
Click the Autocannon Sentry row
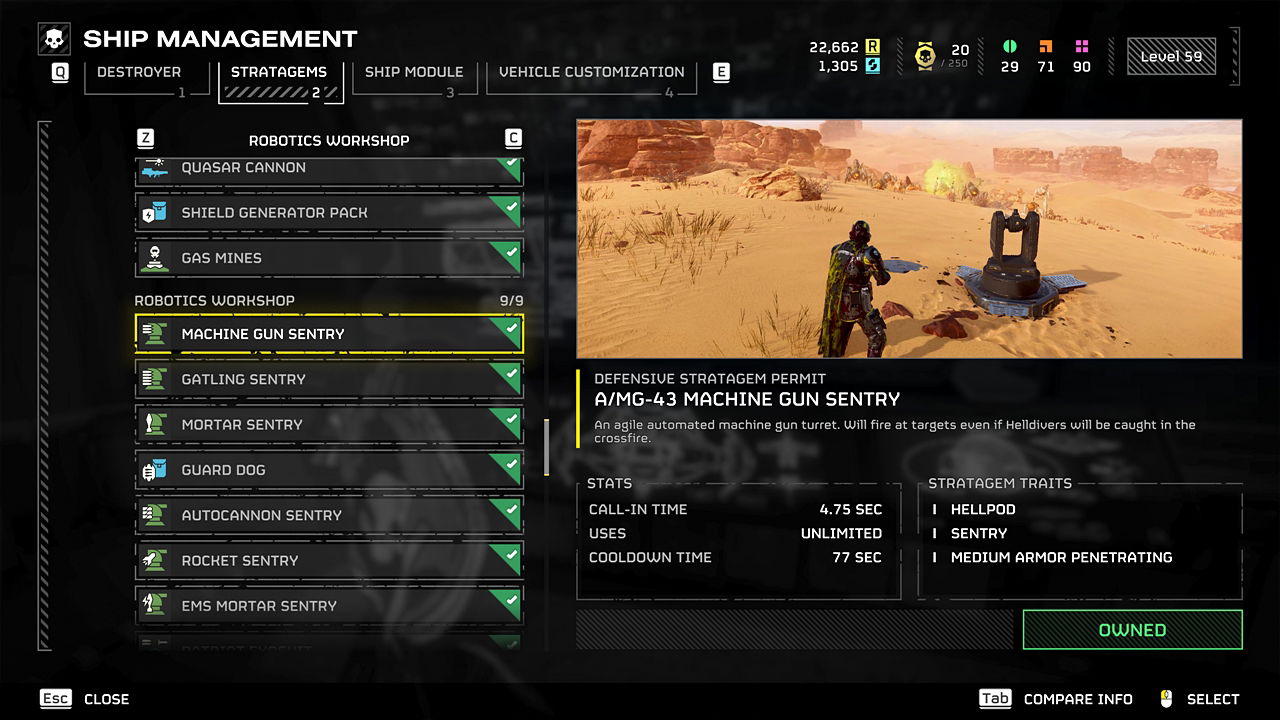tap(328, 515)
